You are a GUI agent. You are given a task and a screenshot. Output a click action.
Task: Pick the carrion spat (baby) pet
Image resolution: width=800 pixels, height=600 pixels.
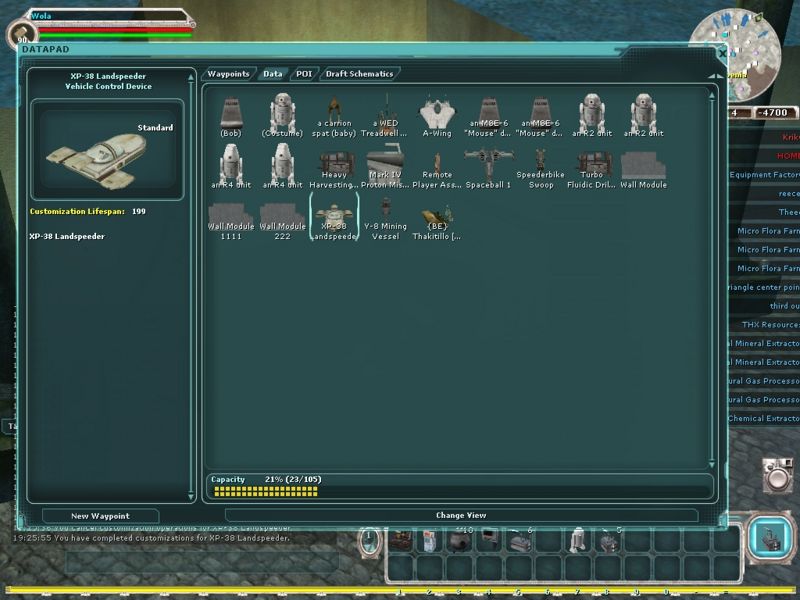point(334,118)
